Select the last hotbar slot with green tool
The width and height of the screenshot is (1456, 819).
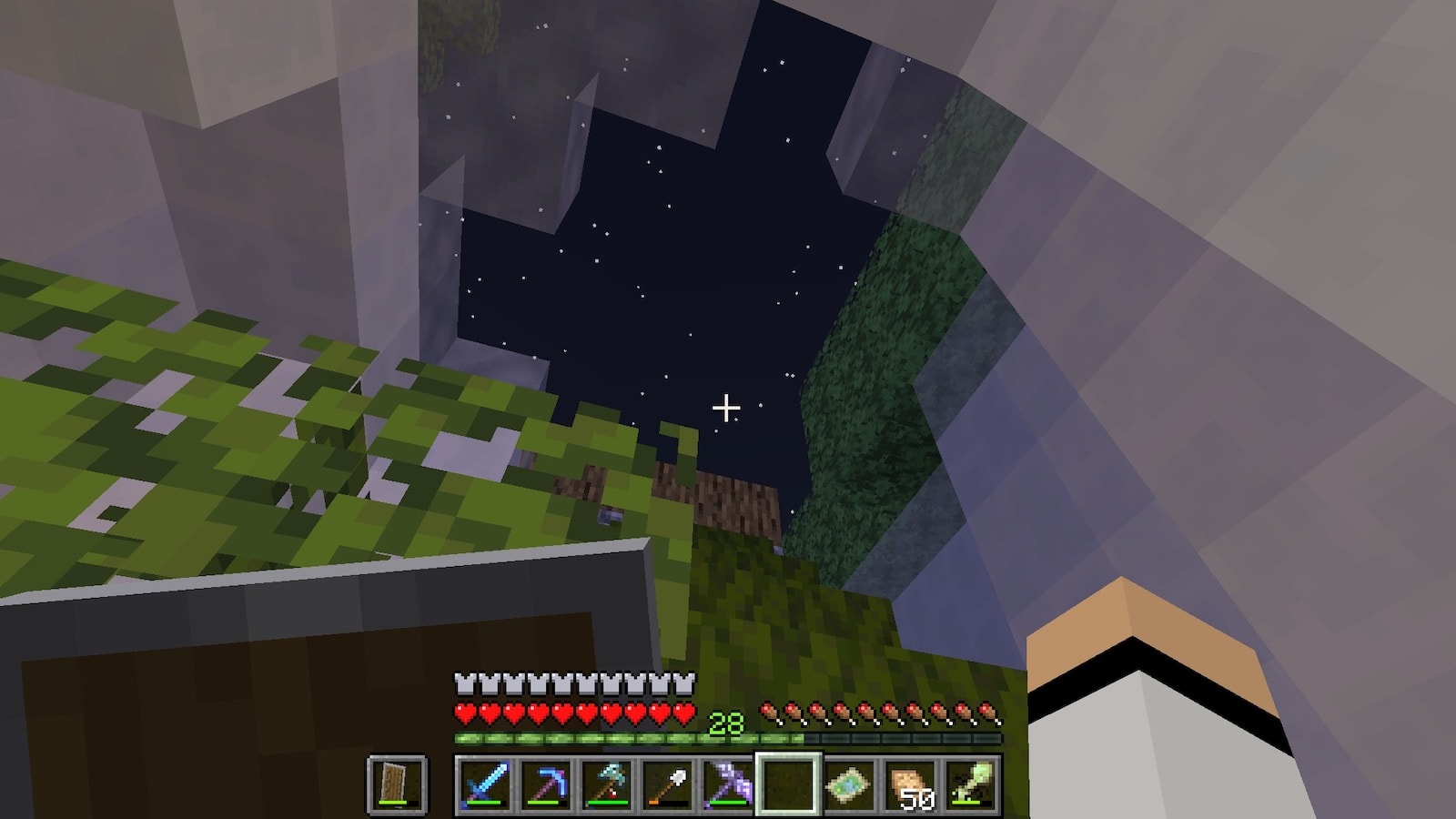(970, 784)
